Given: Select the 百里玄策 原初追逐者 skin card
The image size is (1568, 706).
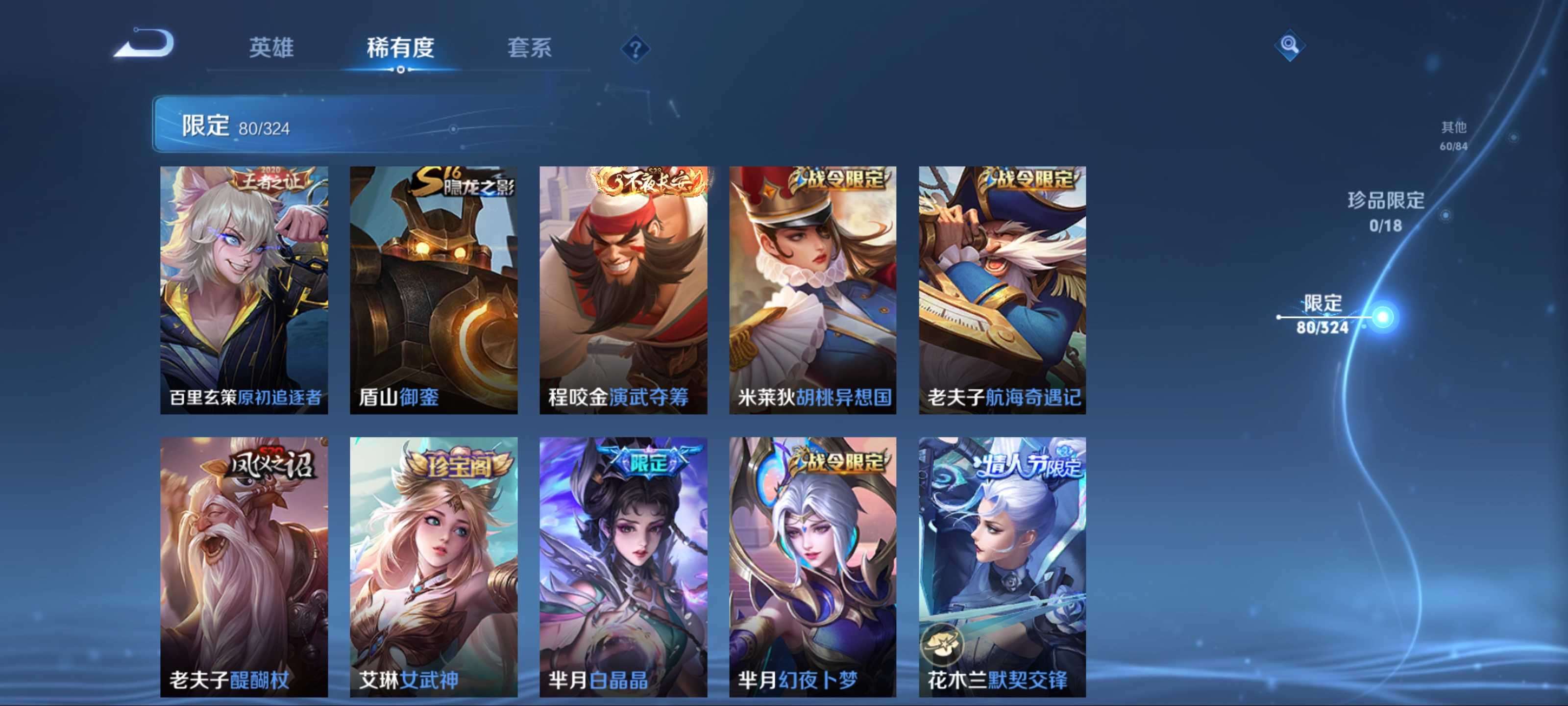Looking at the screenshot, I should coord(244,290).
